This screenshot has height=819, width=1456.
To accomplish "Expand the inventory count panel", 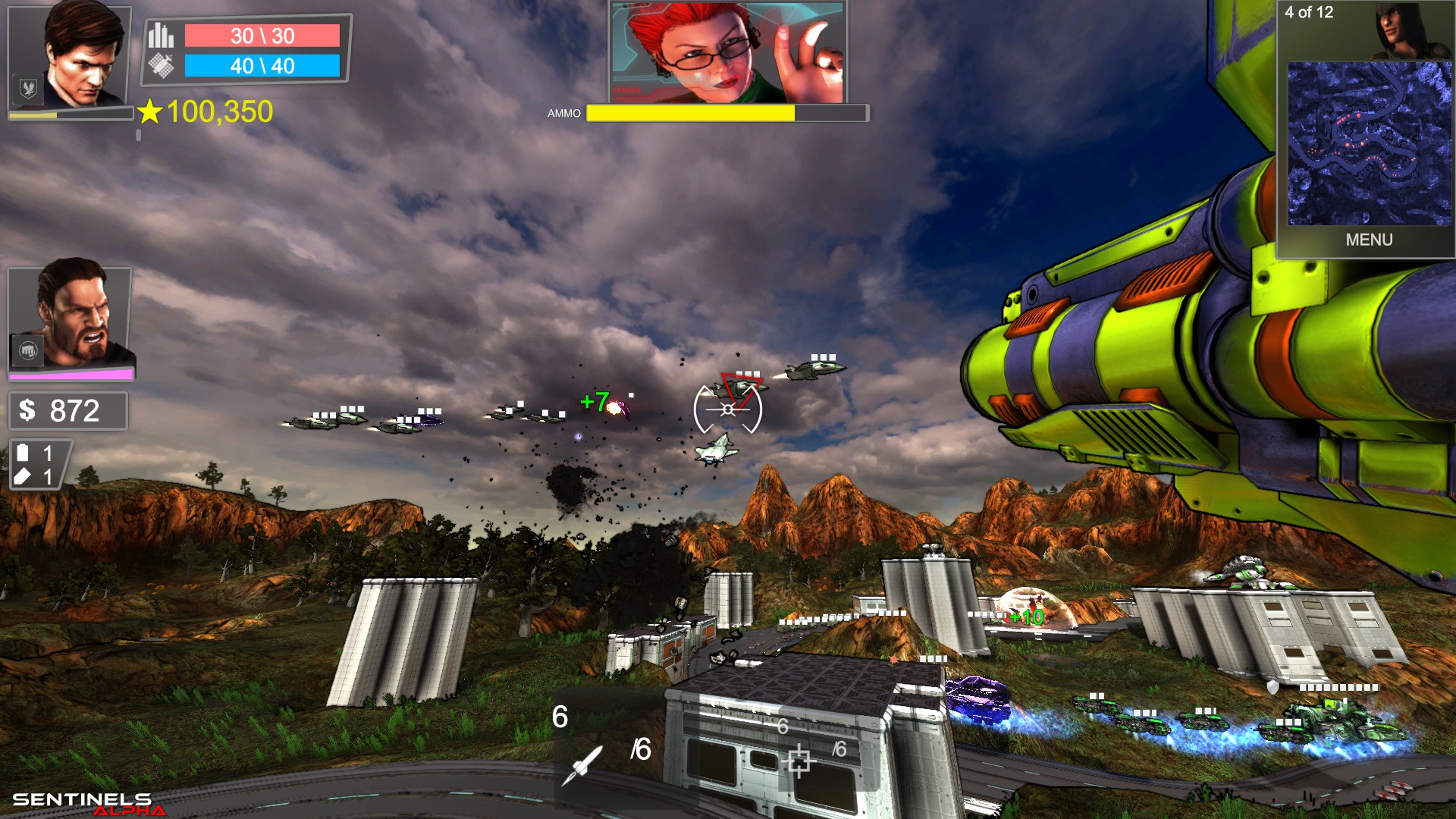I will tap(36, 465).
